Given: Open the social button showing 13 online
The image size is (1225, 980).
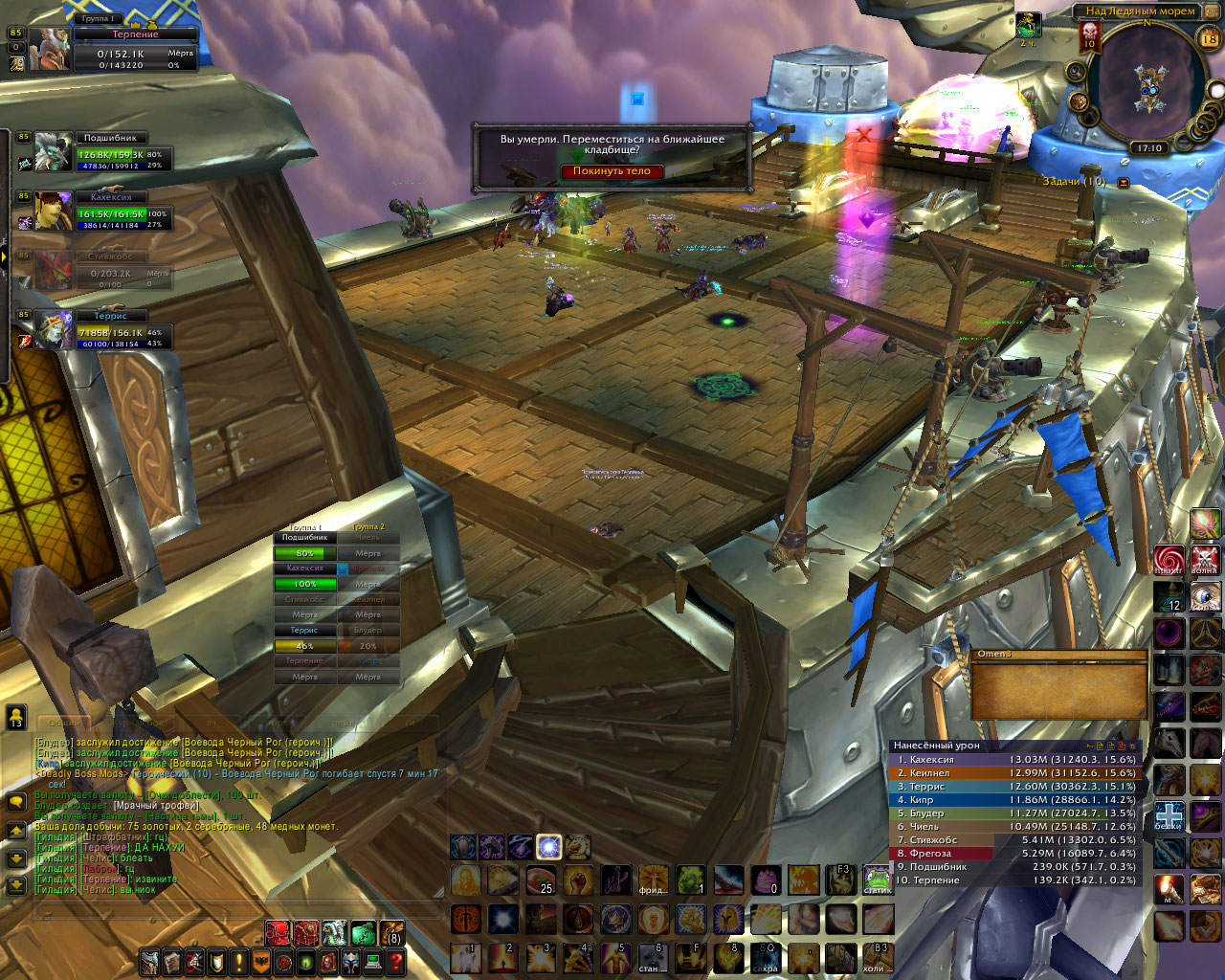Looking at the screenshot, I should 16,717.
